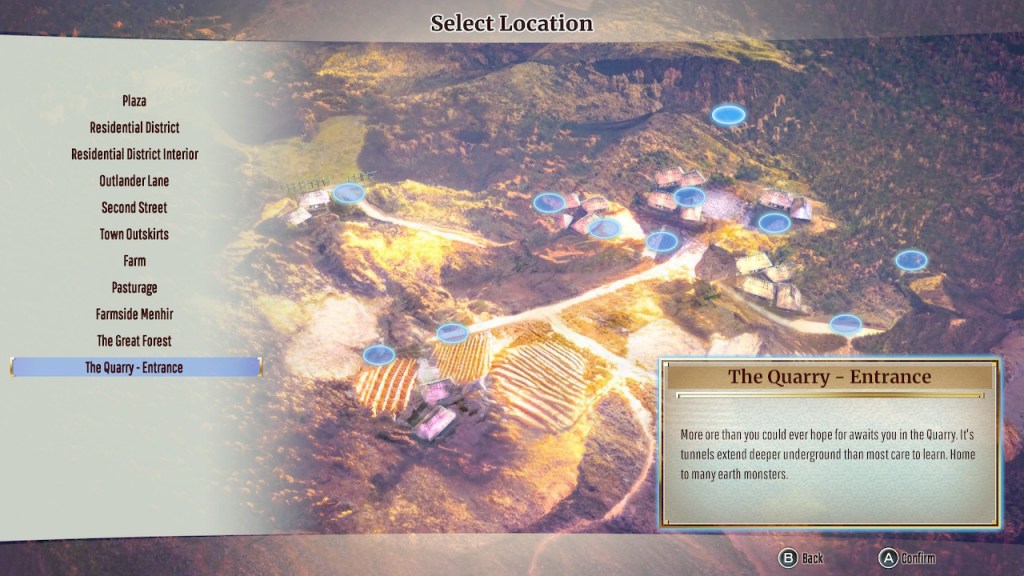1024x576 pixels.
Task: Click the highlighted Quarry - Entrance entry
Action: point(135,367)
